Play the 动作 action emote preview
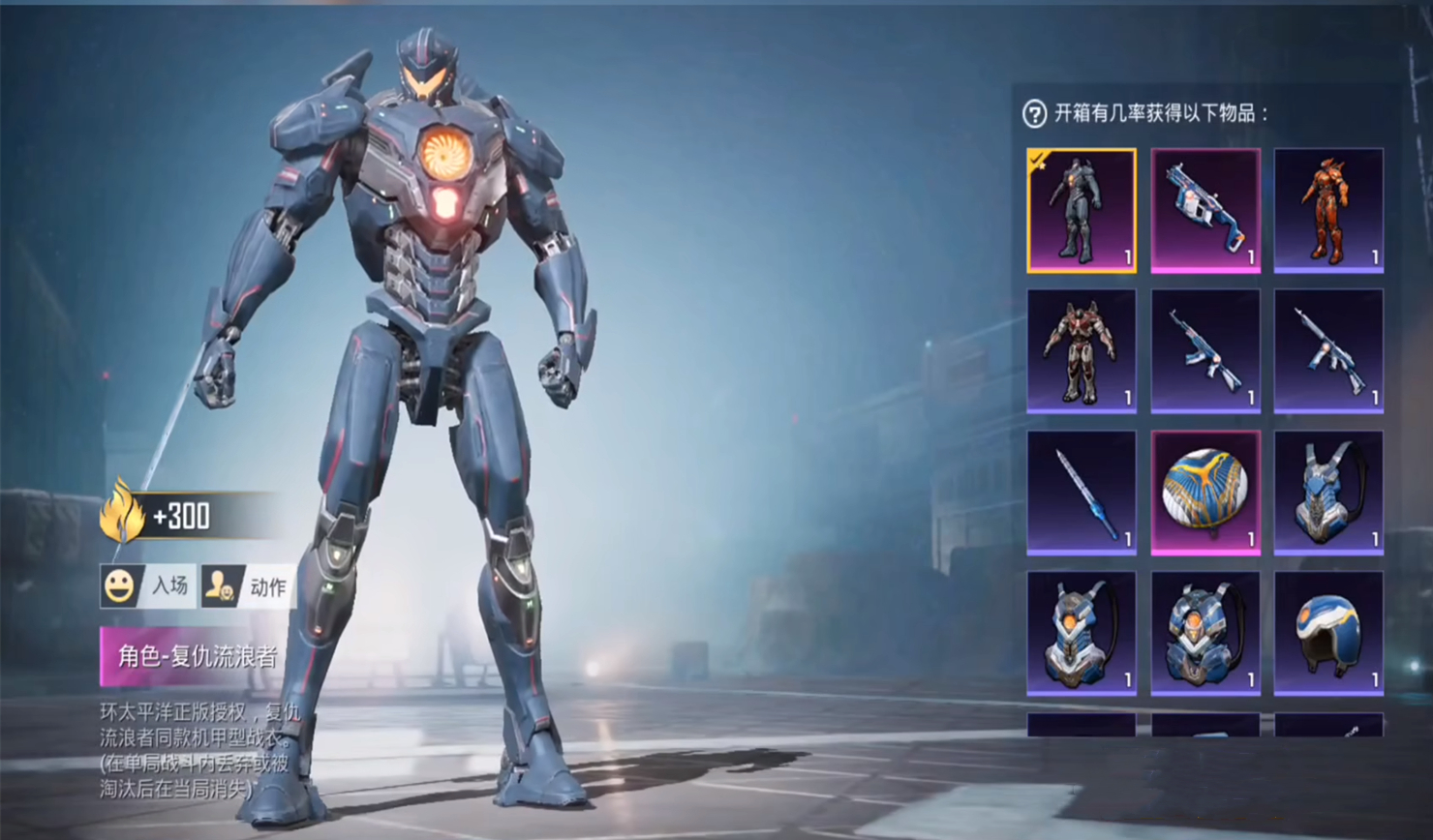The image size is (1433, 840). [x=247, y=586]
